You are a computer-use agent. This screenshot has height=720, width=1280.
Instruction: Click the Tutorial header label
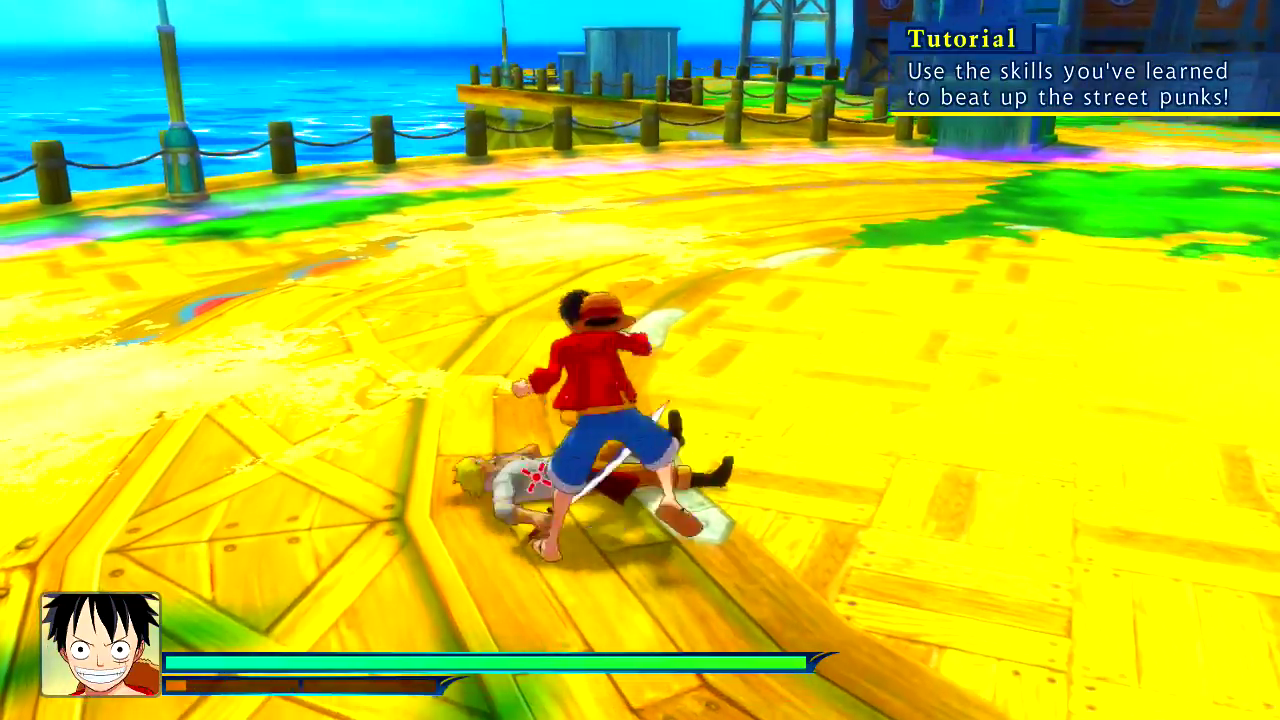click(x=961, y=39)
